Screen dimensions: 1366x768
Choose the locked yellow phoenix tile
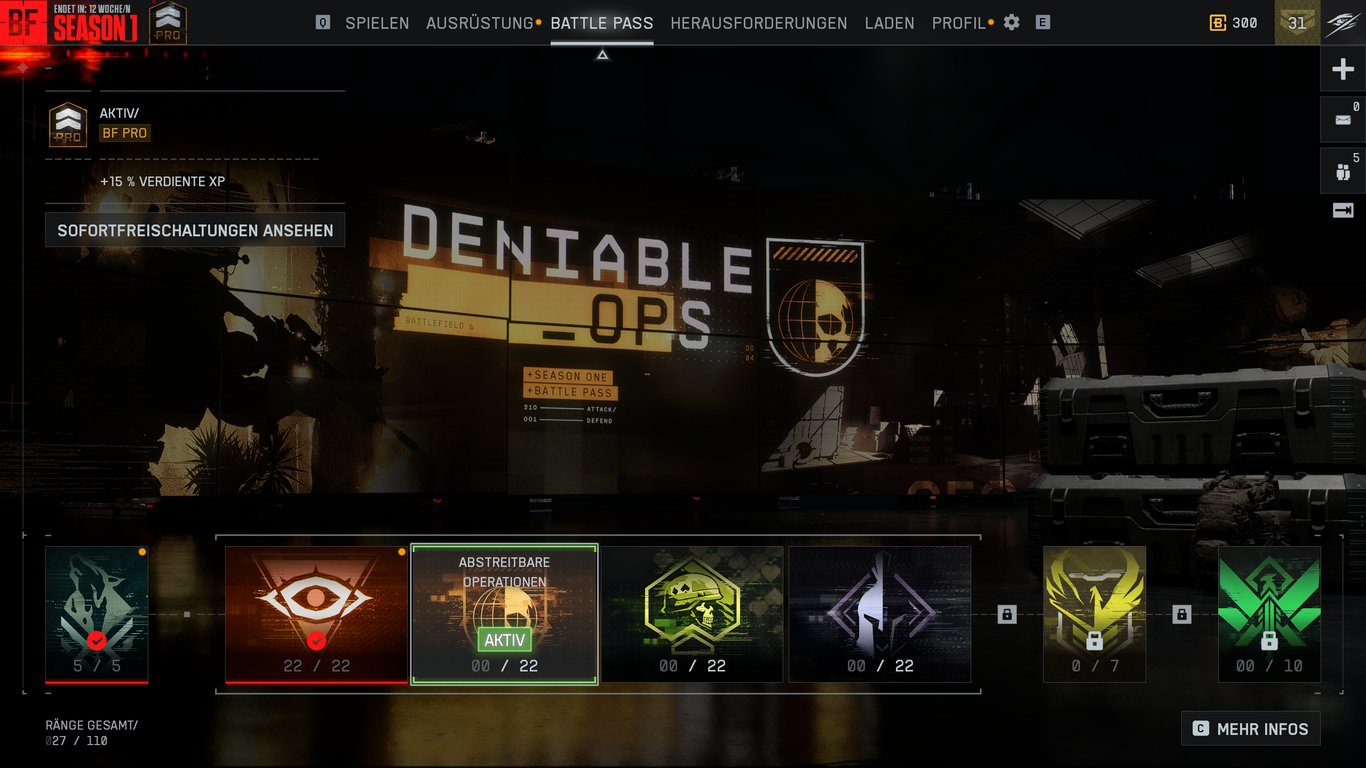(1094, 614)
